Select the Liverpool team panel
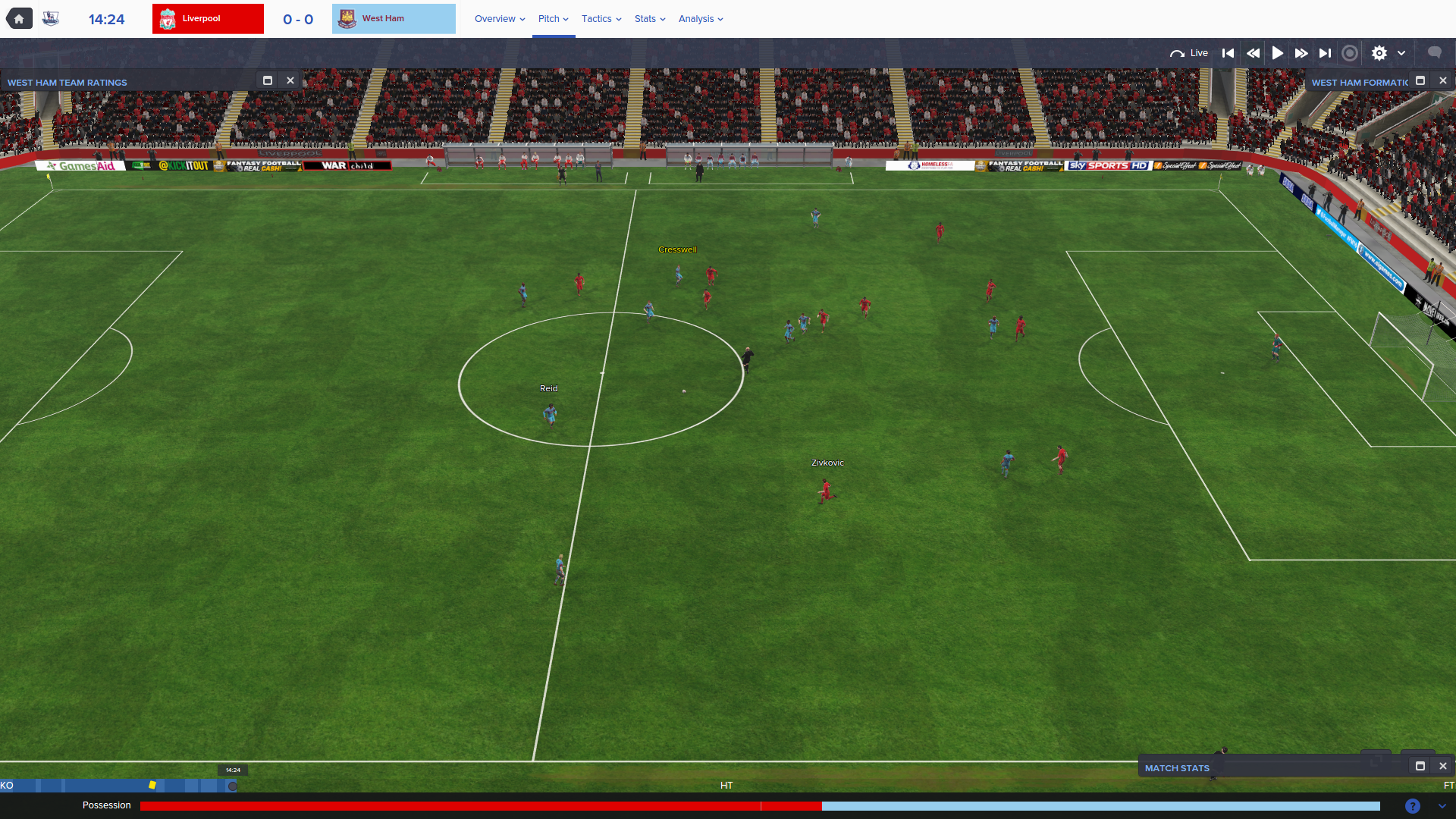This screenshot has width=1456, height=819. [x=208, y=19]
